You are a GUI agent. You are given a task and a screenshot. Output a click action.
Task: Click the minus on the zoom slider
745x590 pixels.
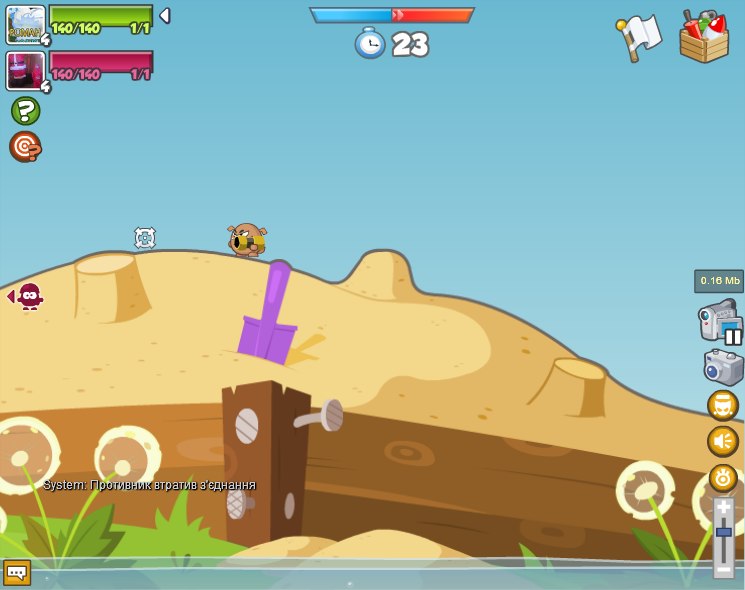click(x=723, y=568)
